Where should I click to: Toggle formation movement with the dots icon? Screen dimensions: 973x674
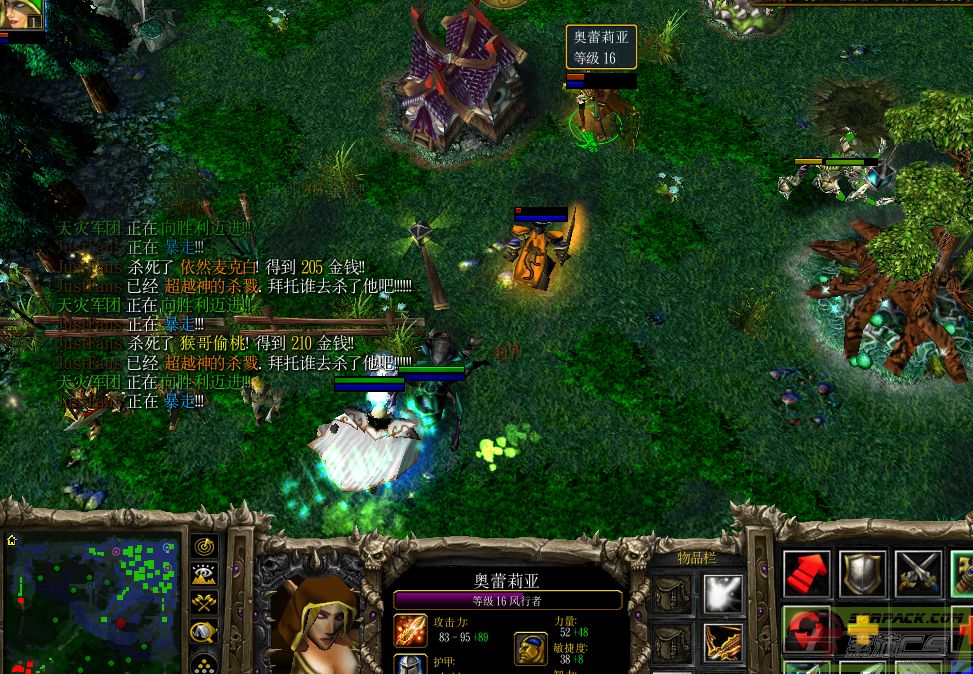pos(204,662)
